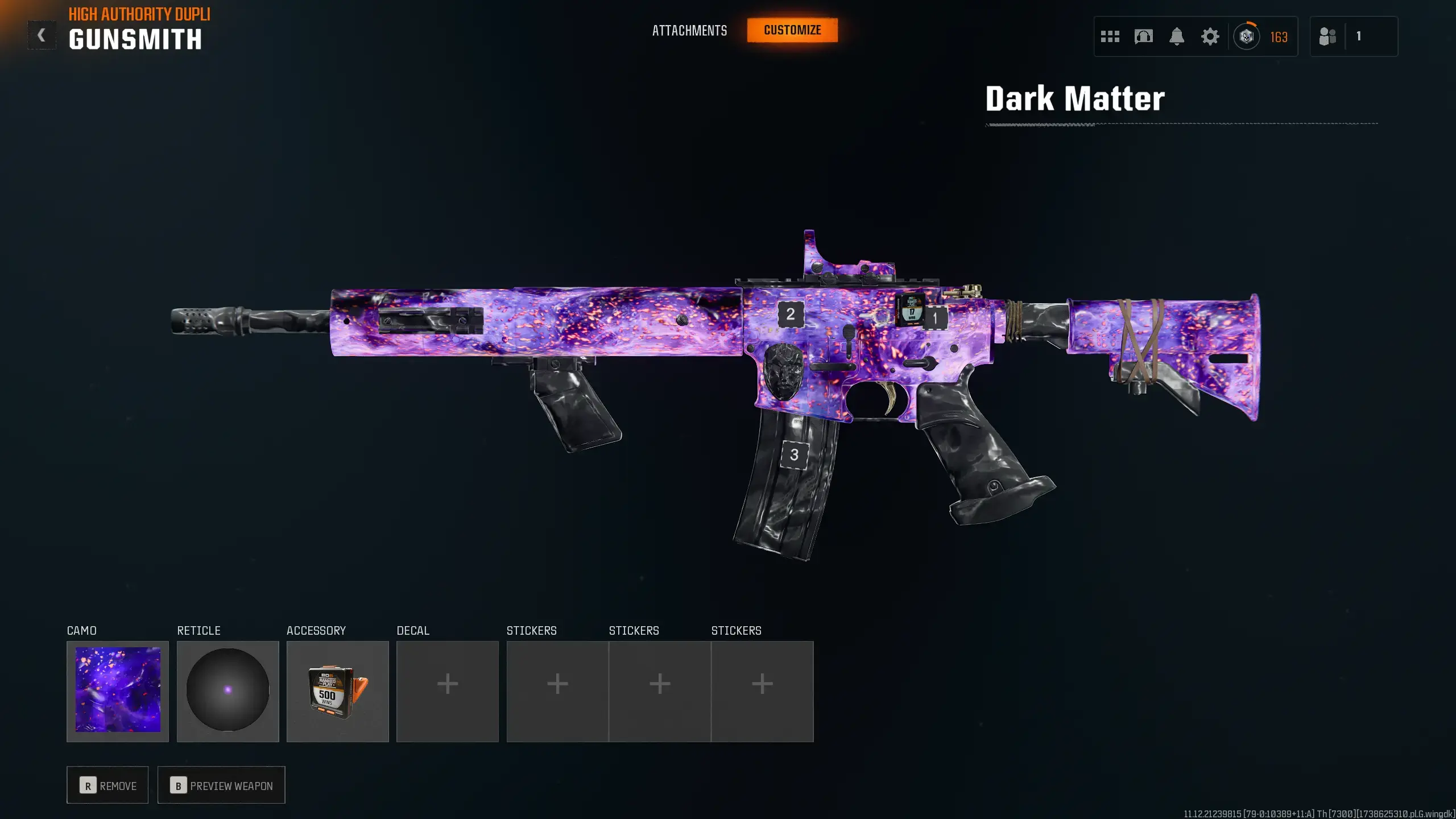Click the player level emblem icon

click(1246, 37)
